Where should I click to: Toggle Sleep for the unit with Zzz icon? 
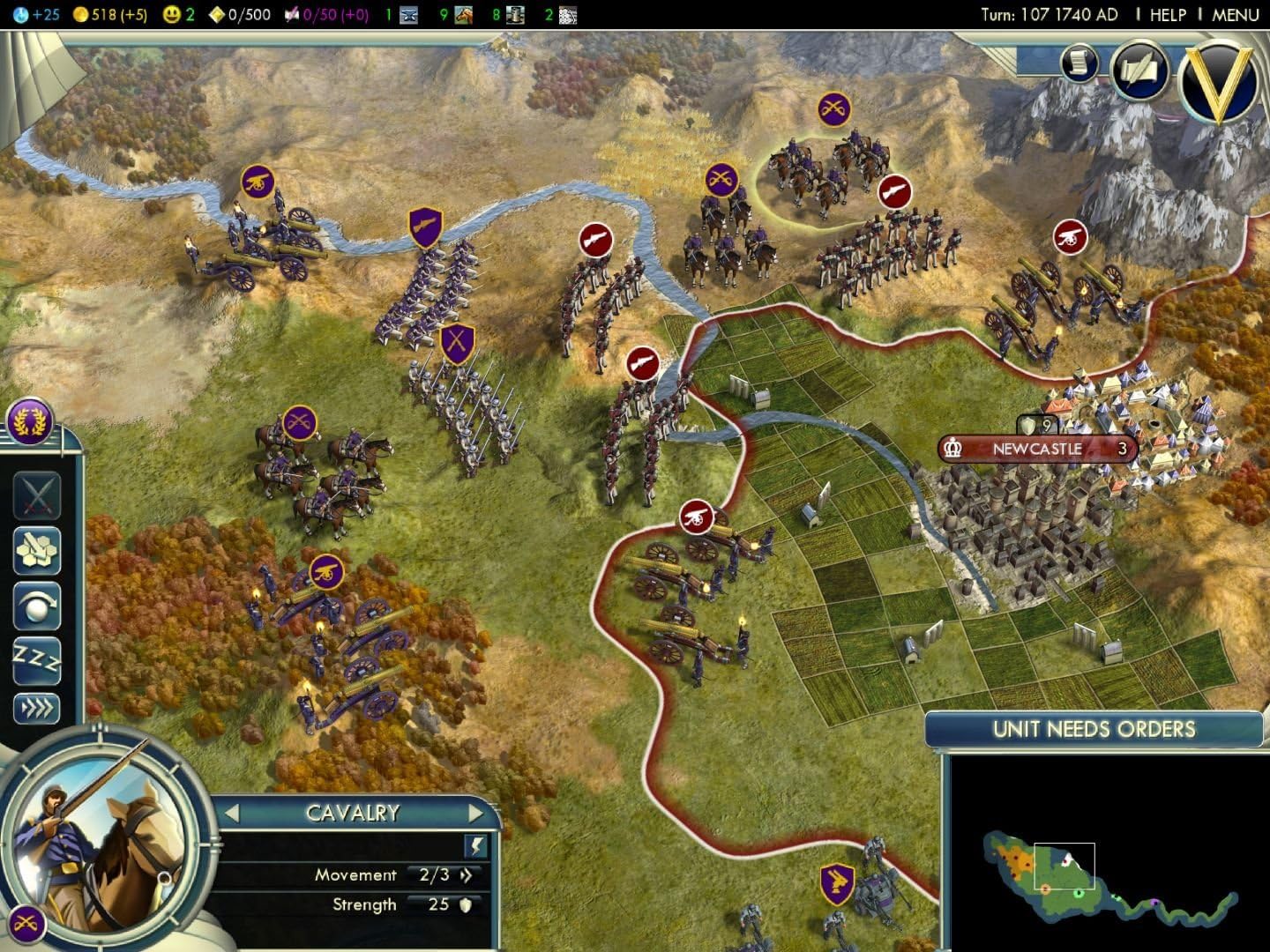[37, 661]
